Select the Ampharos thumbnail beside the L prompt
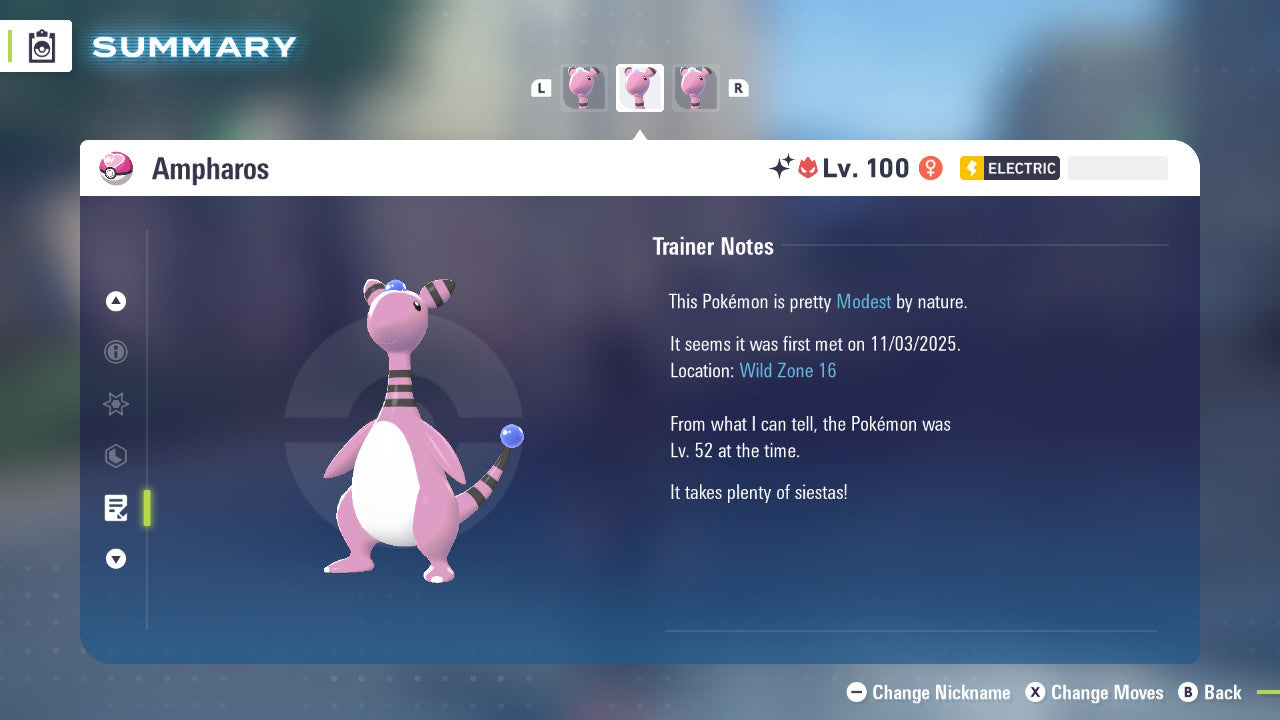 point(584,88)
